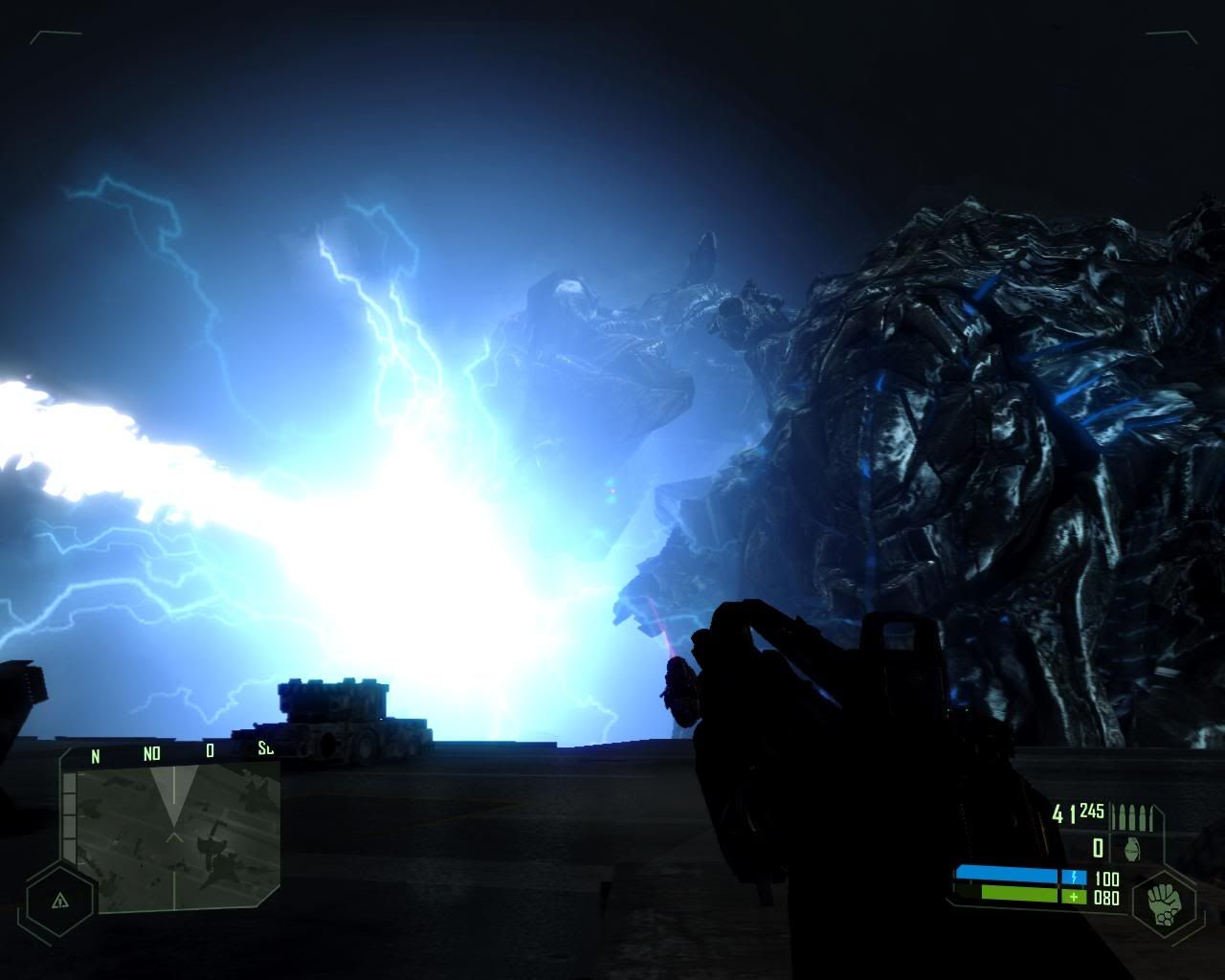
Task: Click the compass heading strip above the minimap
Action: (x=172, y=752)
